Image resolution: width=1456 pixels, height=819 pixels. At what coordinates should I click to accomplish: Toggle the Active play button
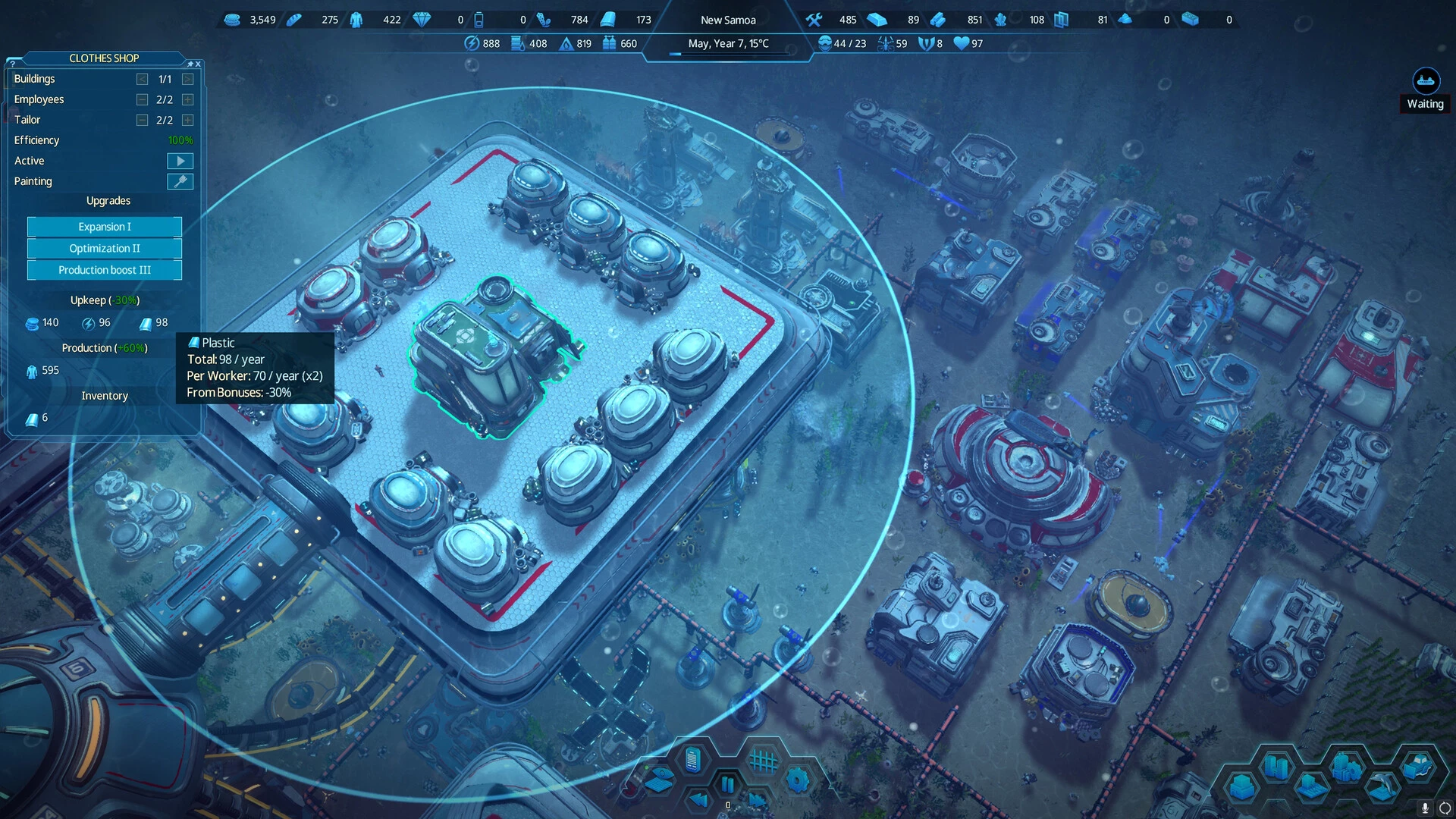[x=180, y=161]
